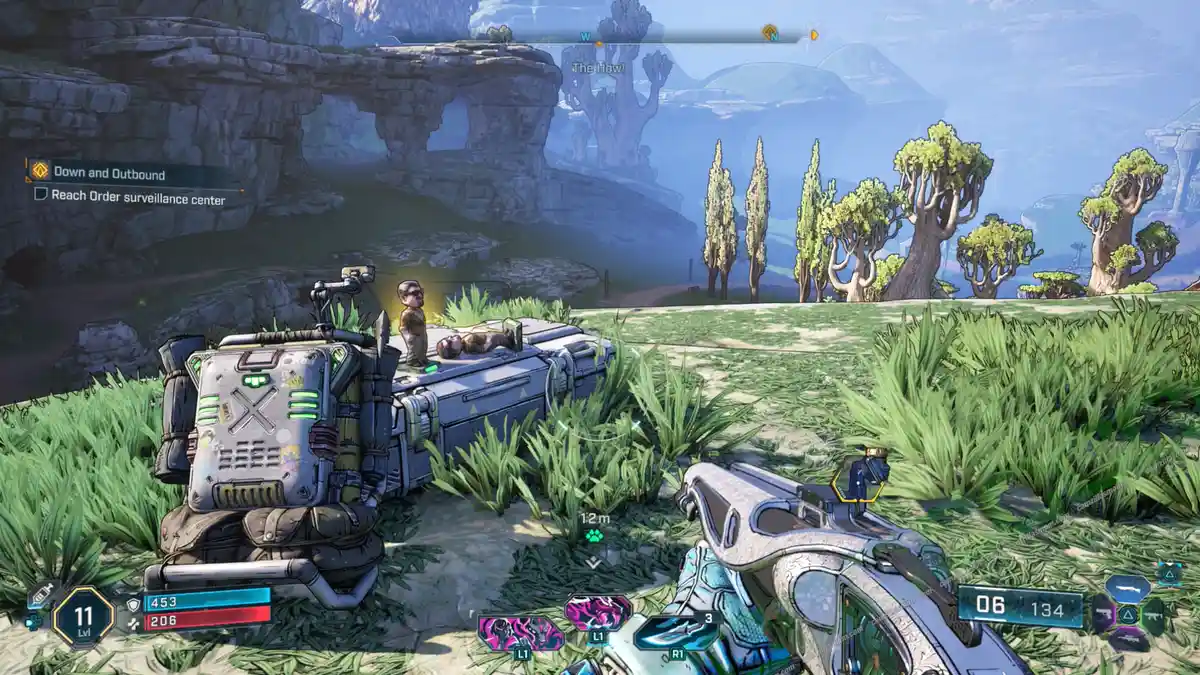Trigger the upper pink skill icon
The height and width of the screenshot is (675, 1200).
(598, 611)
